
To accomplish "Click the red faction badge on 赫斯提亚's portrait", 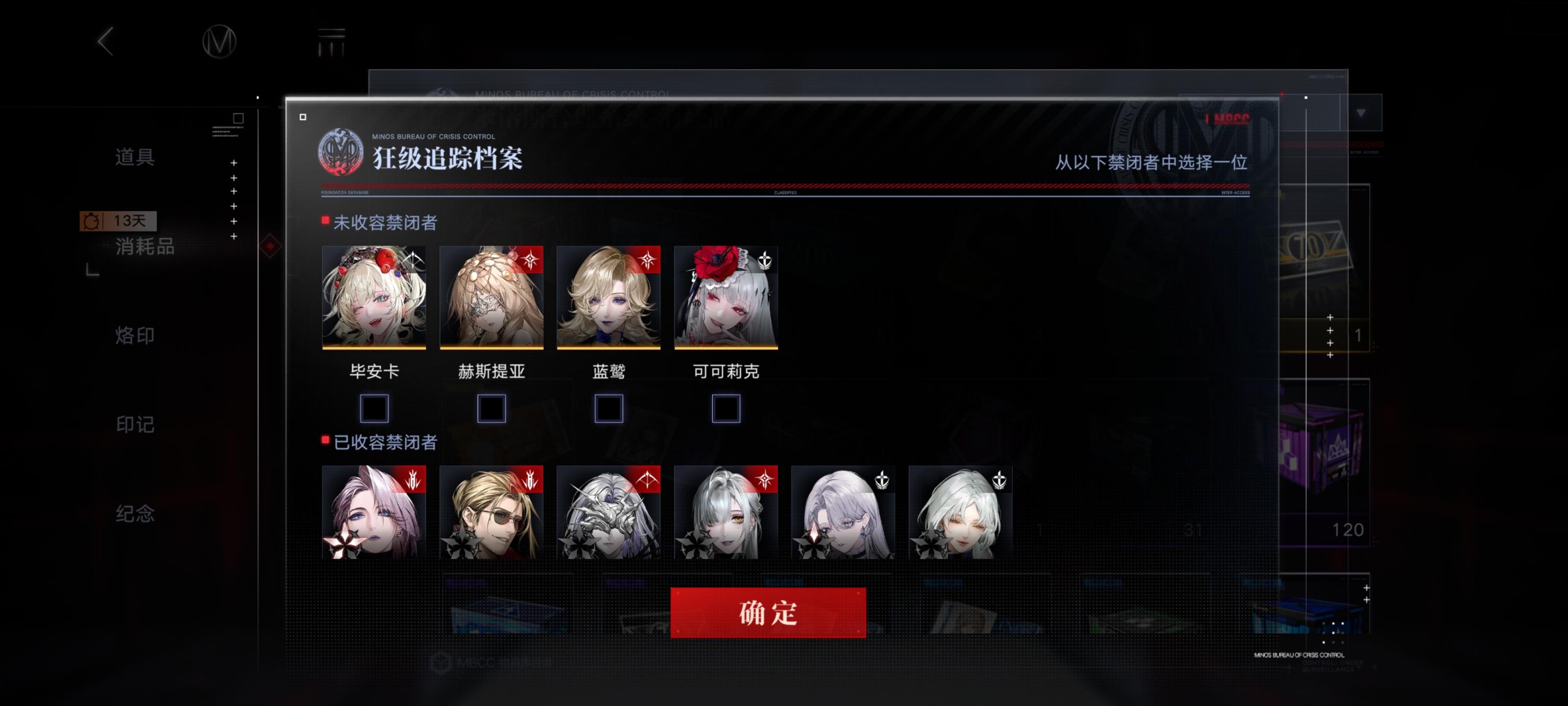I will 531,258.
